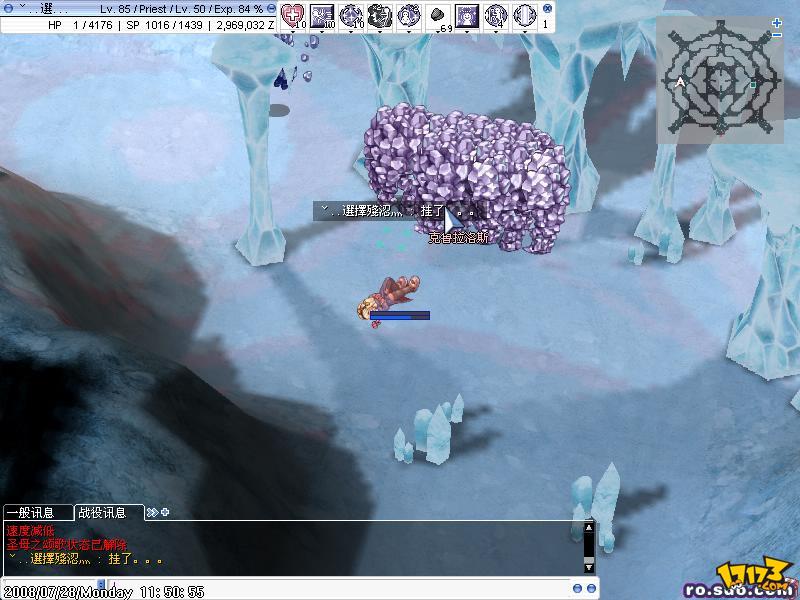Close the skill hotkey bar
The height and width of the screenshot is (600, 800).
[544, 8]
